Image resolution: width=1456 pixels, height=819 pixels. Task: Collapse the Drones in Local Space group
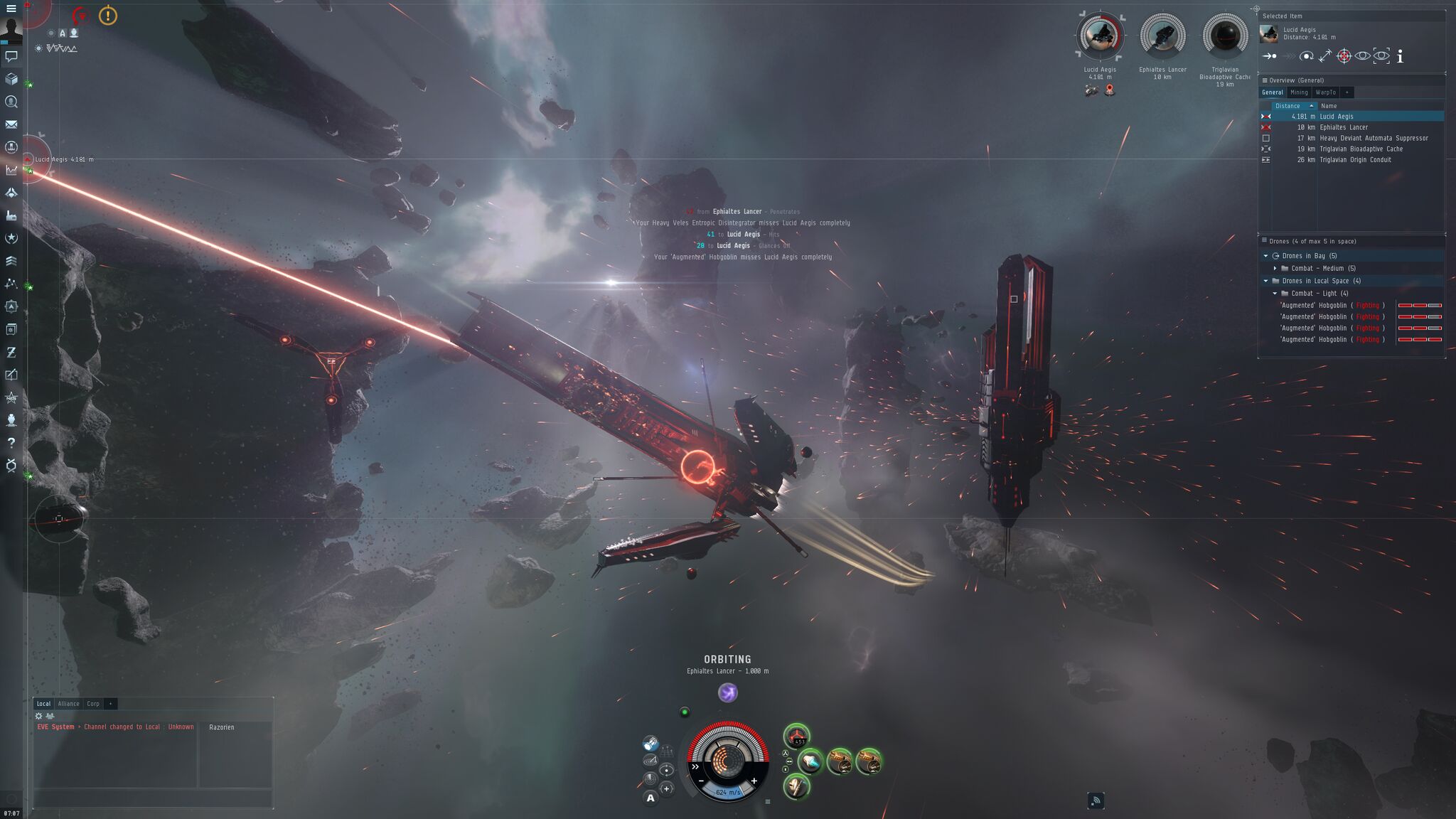click(1266, 281)
